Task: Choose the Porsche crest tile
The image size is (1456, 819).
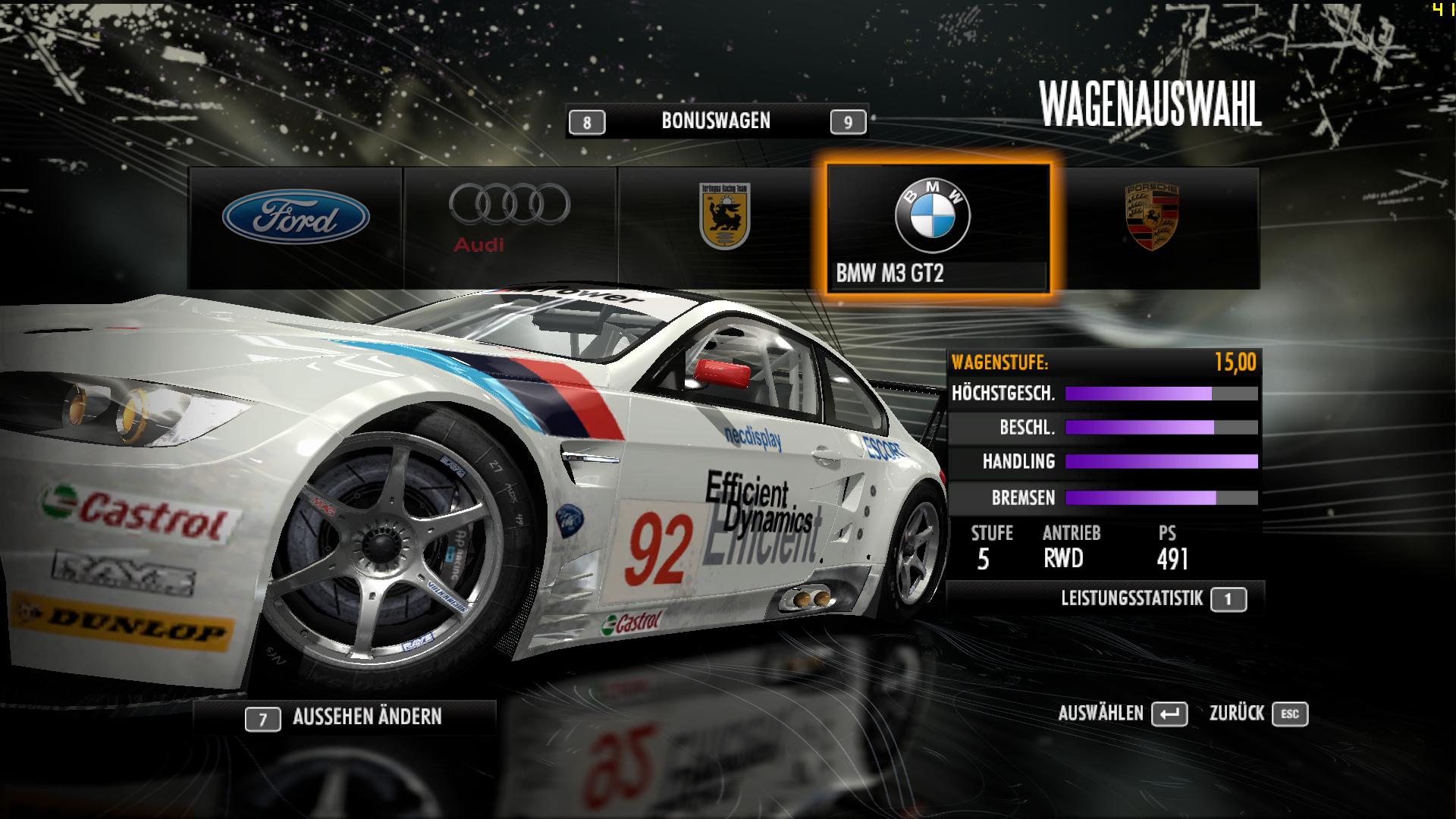Action: (1152, 227)
